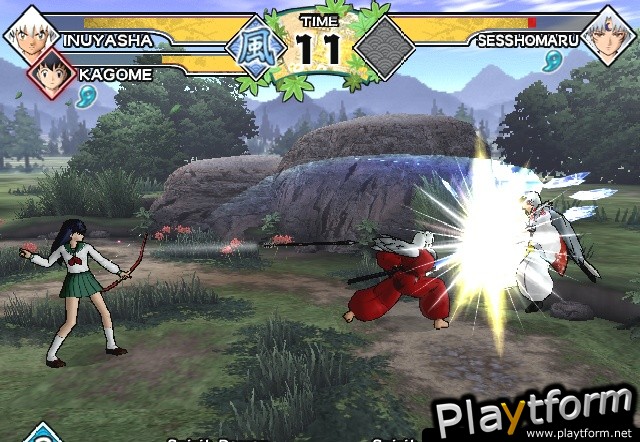Select Kagome's partner portrait

click(x=52, y=72)
